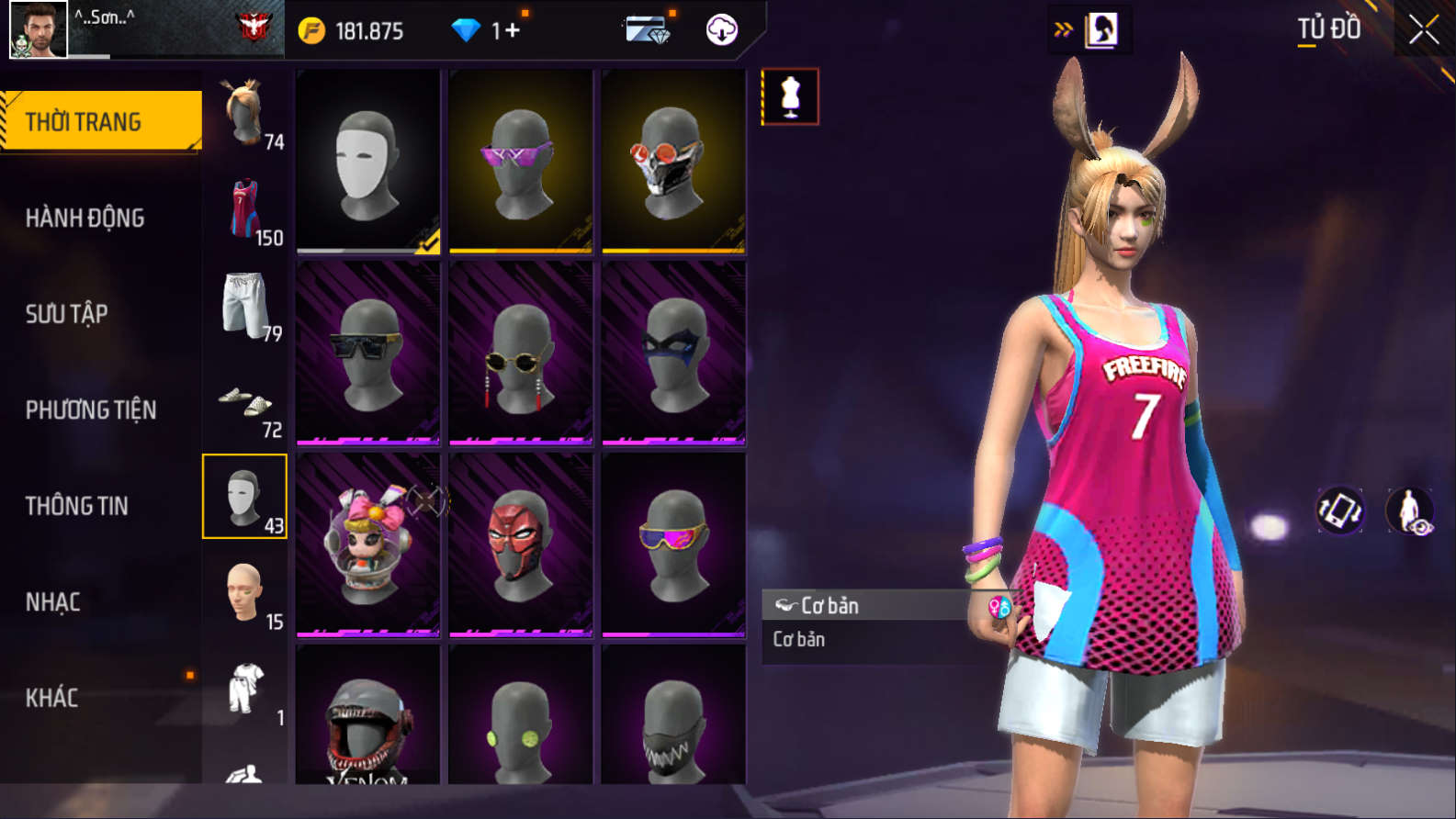
Task: Open the cloud download icon
Action: [722, 30]
